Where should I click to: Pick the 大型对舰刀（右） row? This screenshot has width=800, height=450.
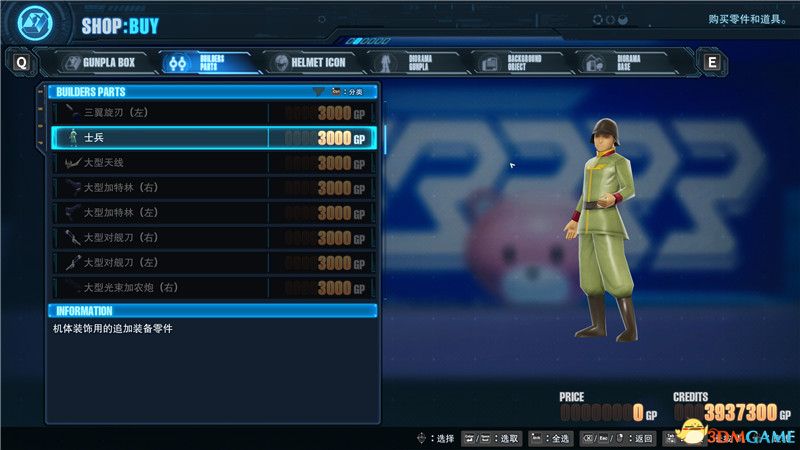point(215,237)
